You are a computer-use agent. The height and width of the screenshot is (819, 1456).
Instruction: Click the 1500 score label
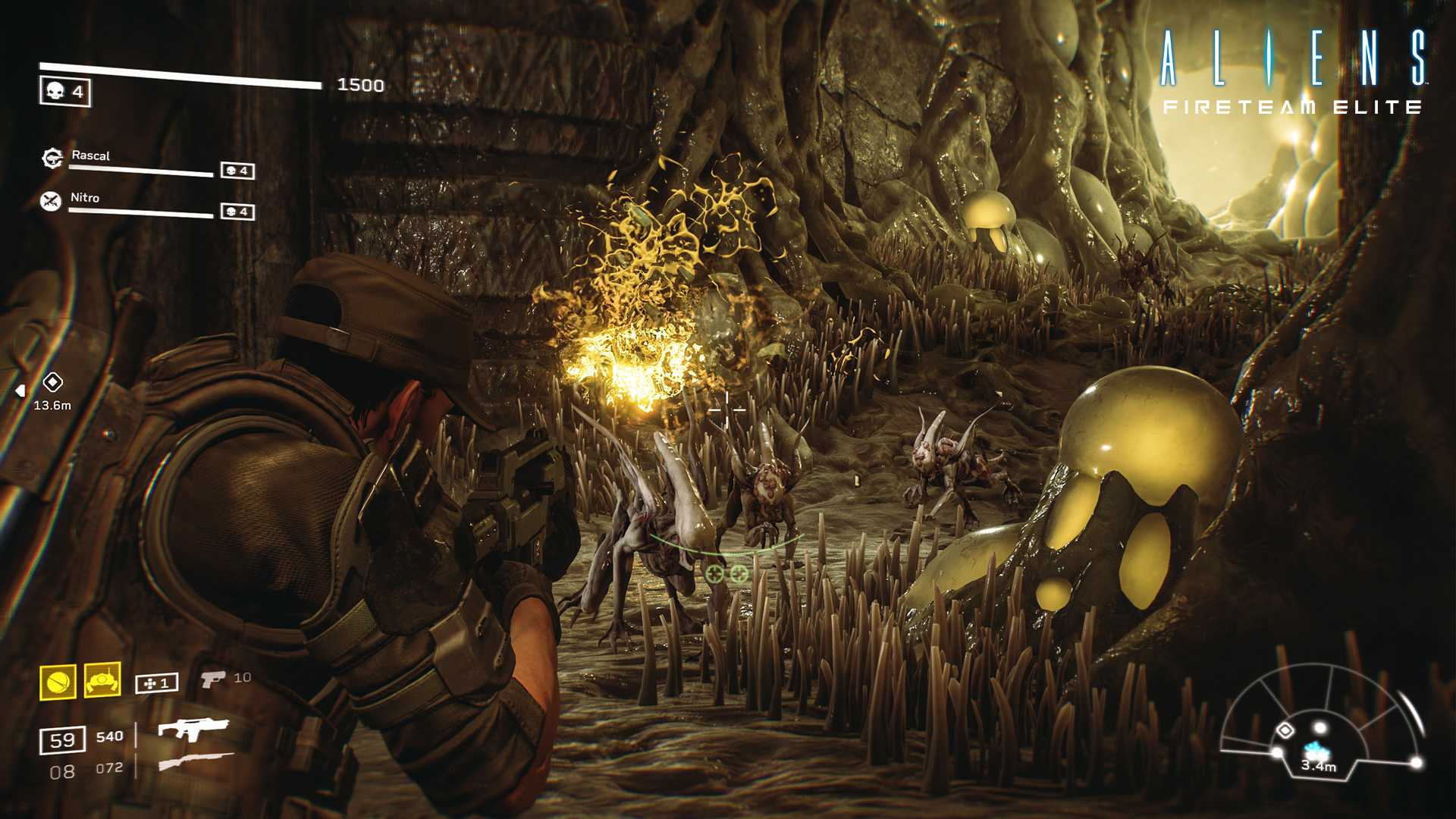(x=361, y=83)
